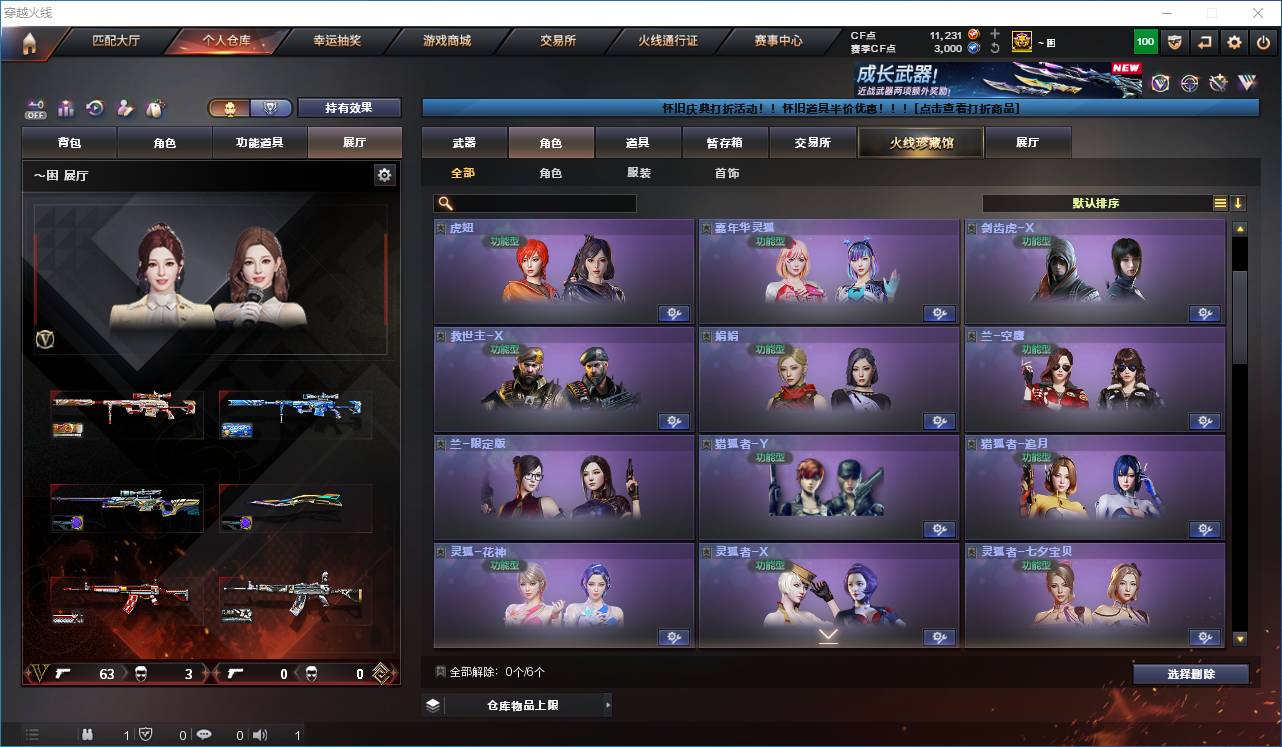The image size is (1282, 747).
Task: Open the gear settings inside the 展厅 panel
Action: point(385,174)
